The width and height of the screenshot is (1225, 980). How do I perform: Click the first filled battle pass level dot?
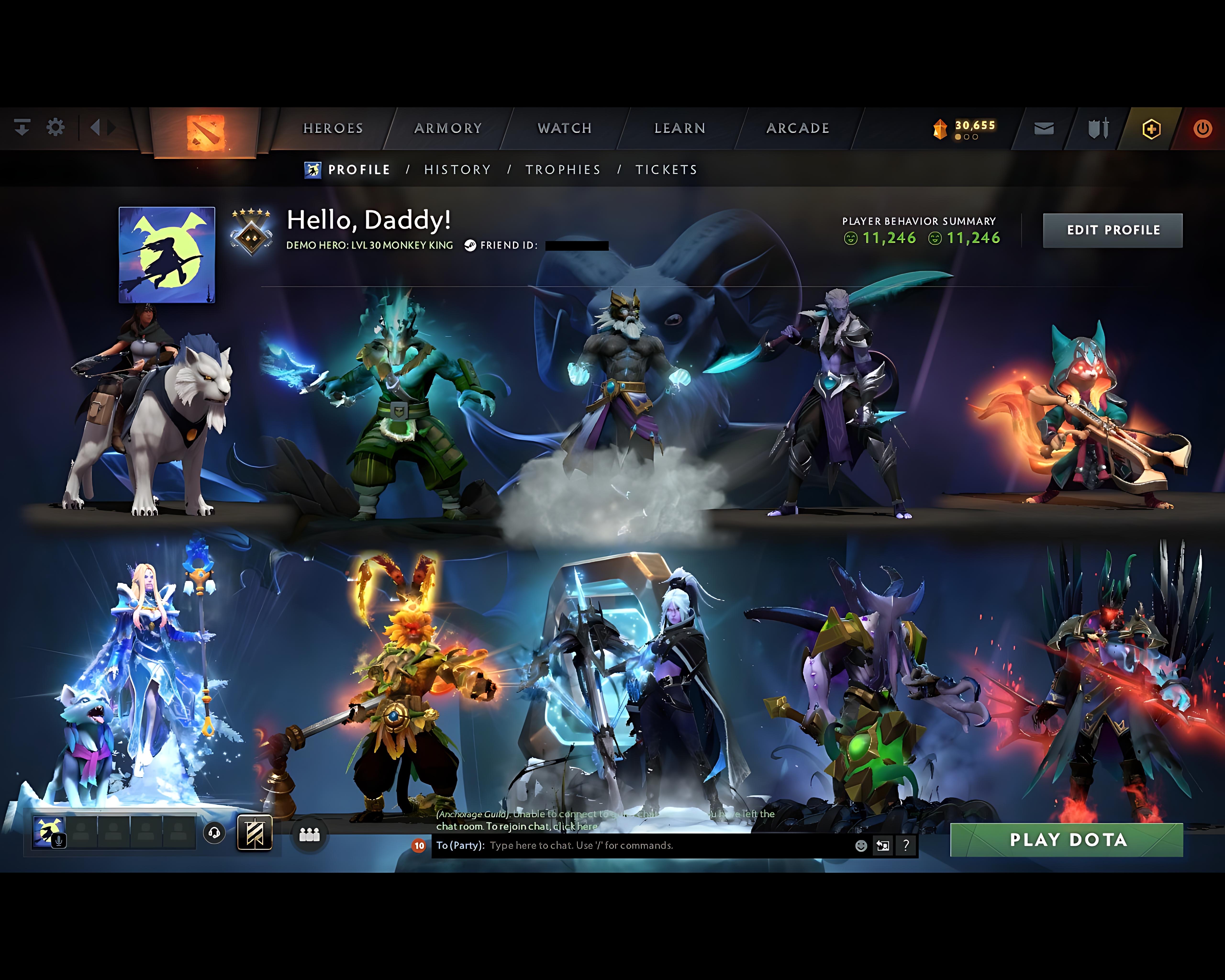(x=958, y=137)
